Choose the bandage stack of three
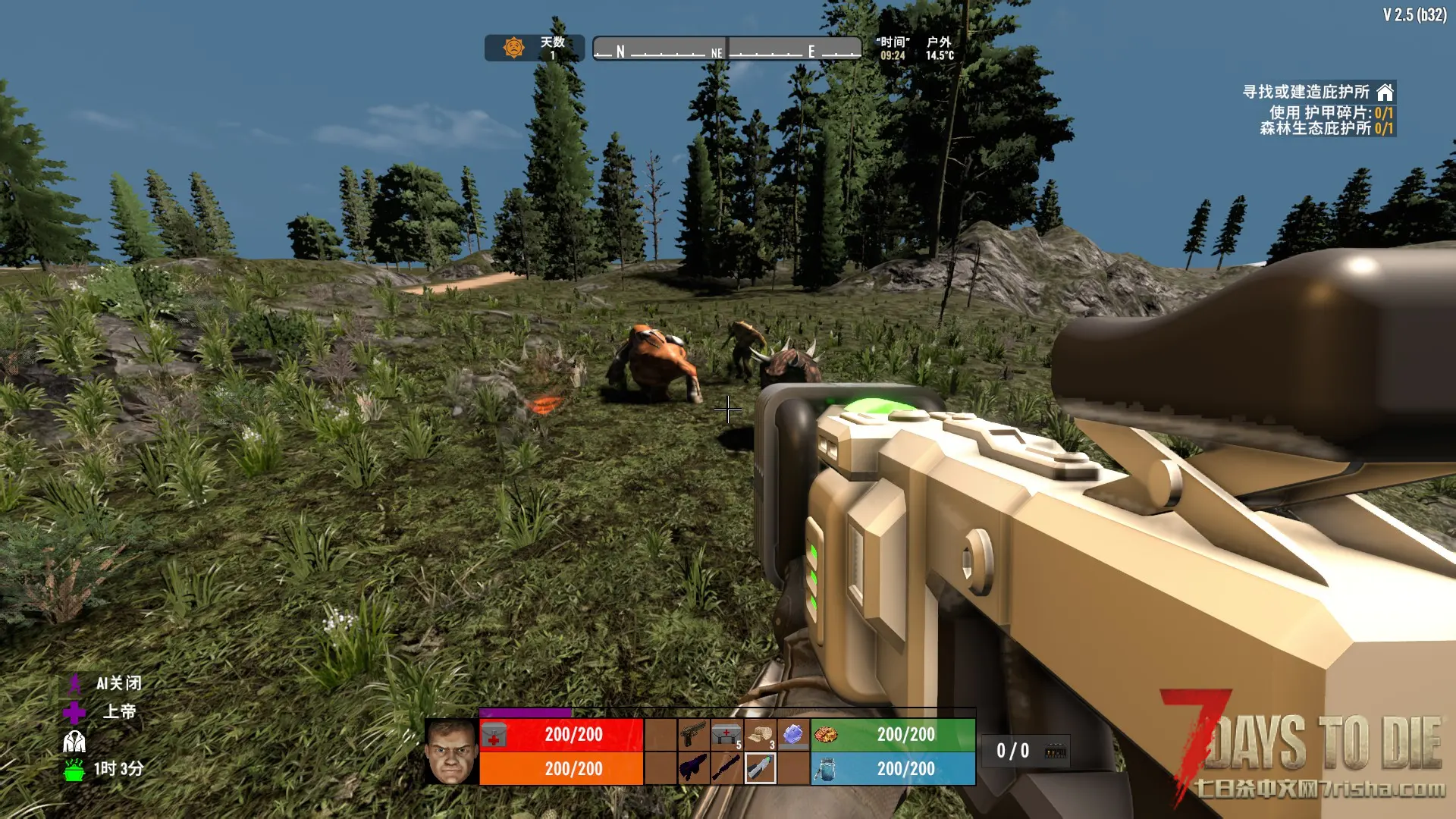1456x819 pixels. (x=760, y=734)
